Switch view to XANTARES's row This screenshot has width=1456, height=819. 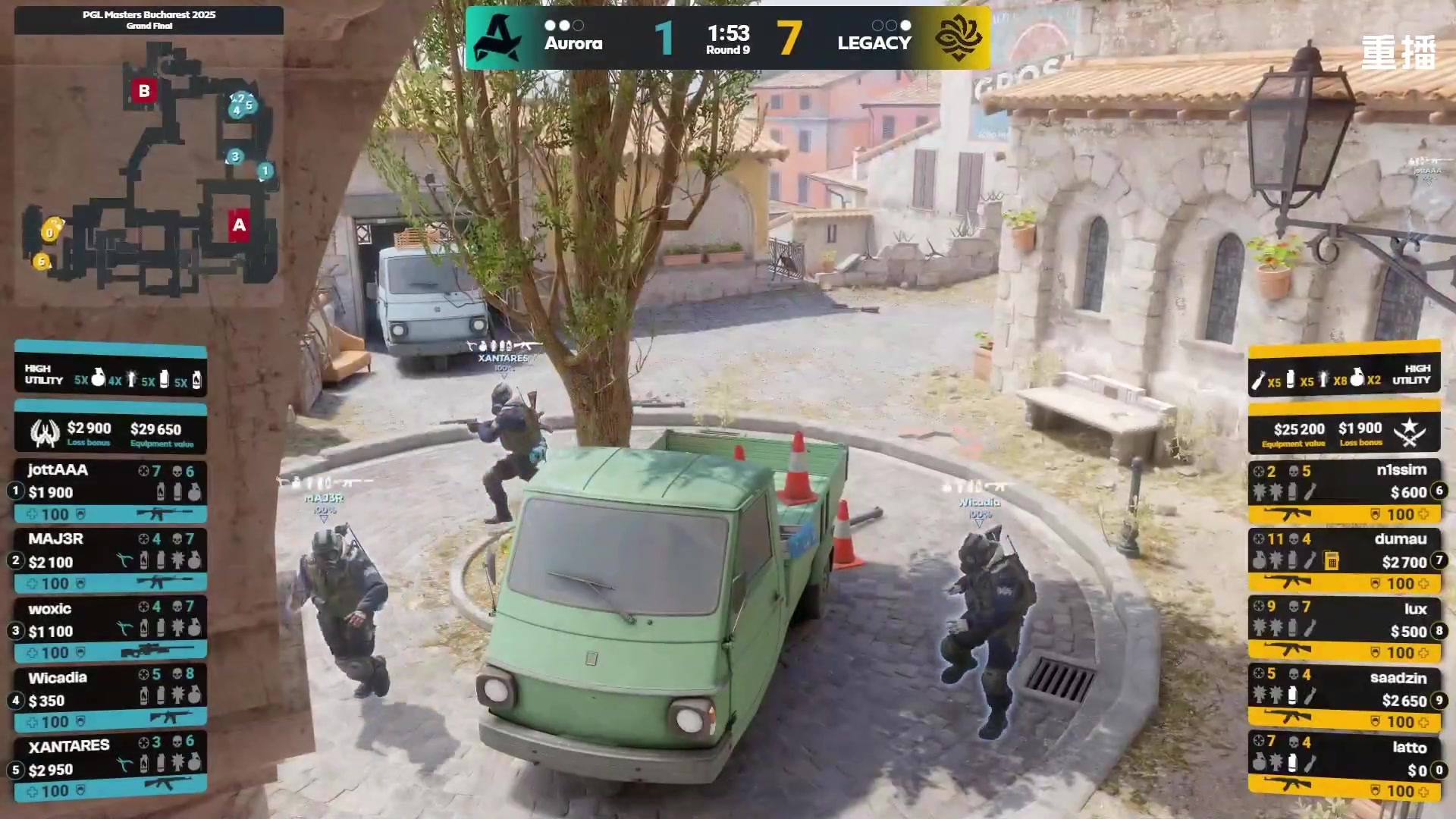point(110,768)
